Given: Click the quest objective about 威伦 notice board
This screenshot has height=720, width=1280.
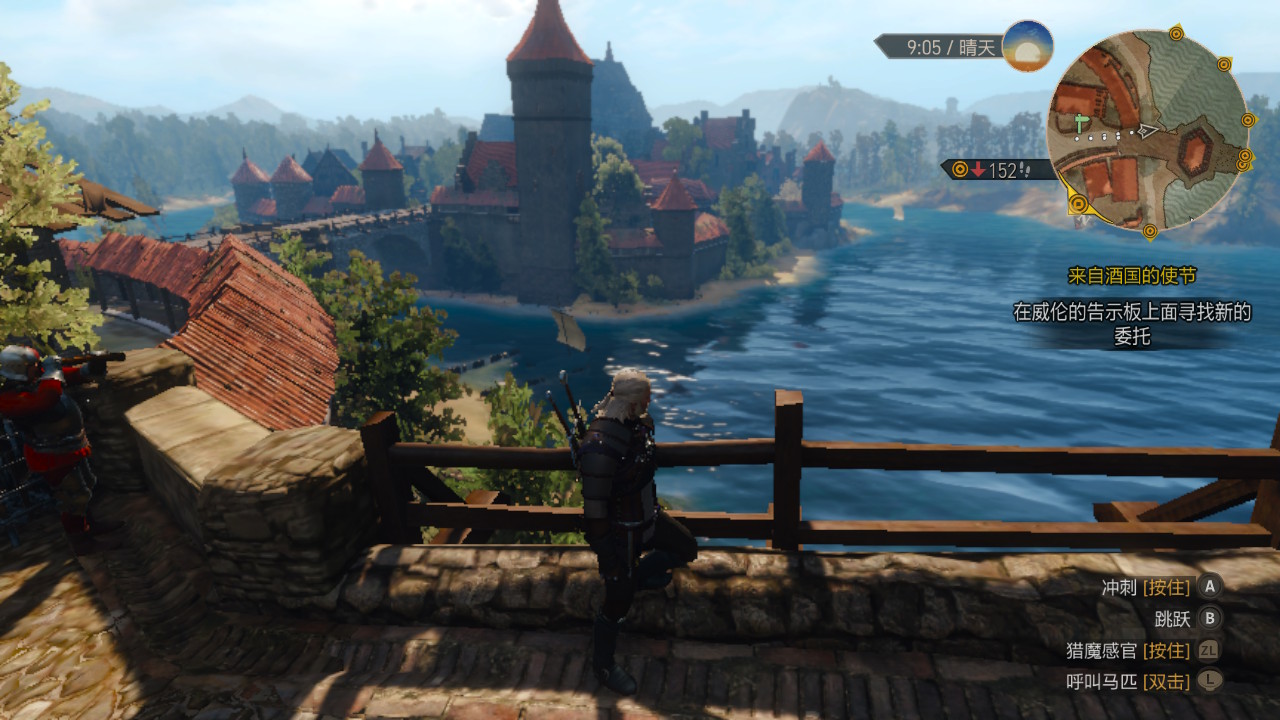Looking at the screenshot, I should [1131, 324].
